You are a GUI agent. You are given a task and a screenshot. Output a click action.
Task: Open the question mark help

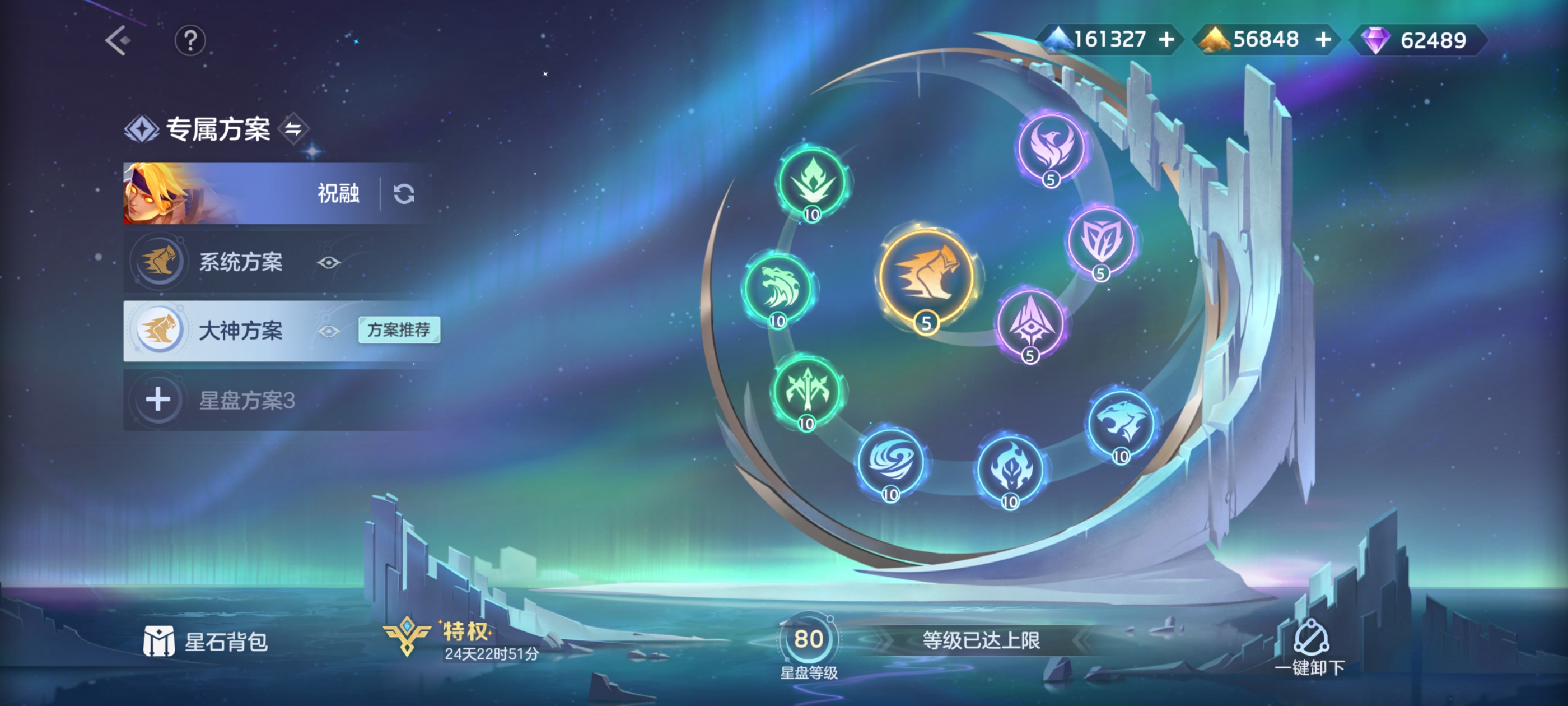[190, 41]
